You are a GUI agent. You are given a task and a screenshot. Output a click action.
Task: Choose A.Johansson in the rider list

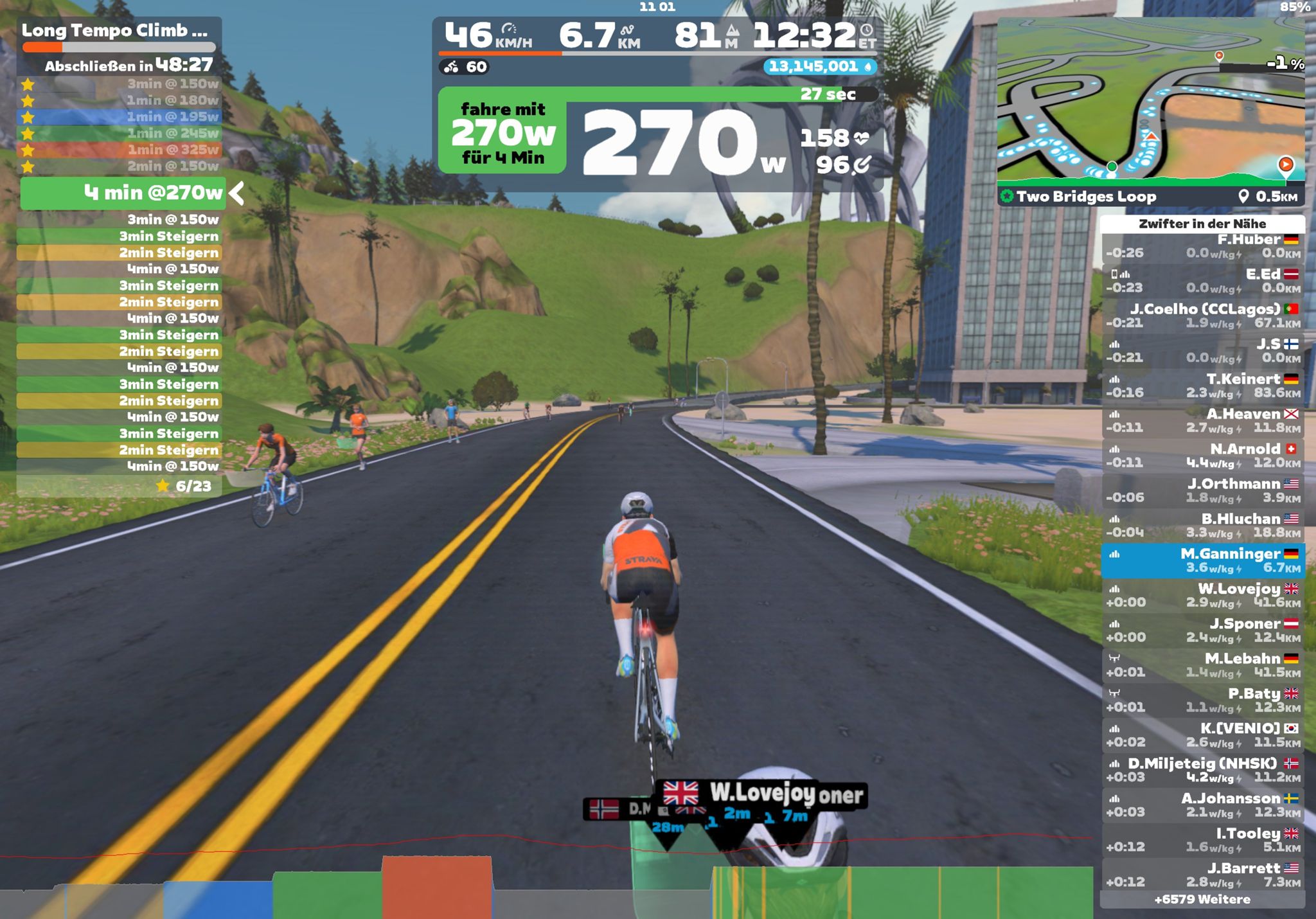pos(1202,805)
